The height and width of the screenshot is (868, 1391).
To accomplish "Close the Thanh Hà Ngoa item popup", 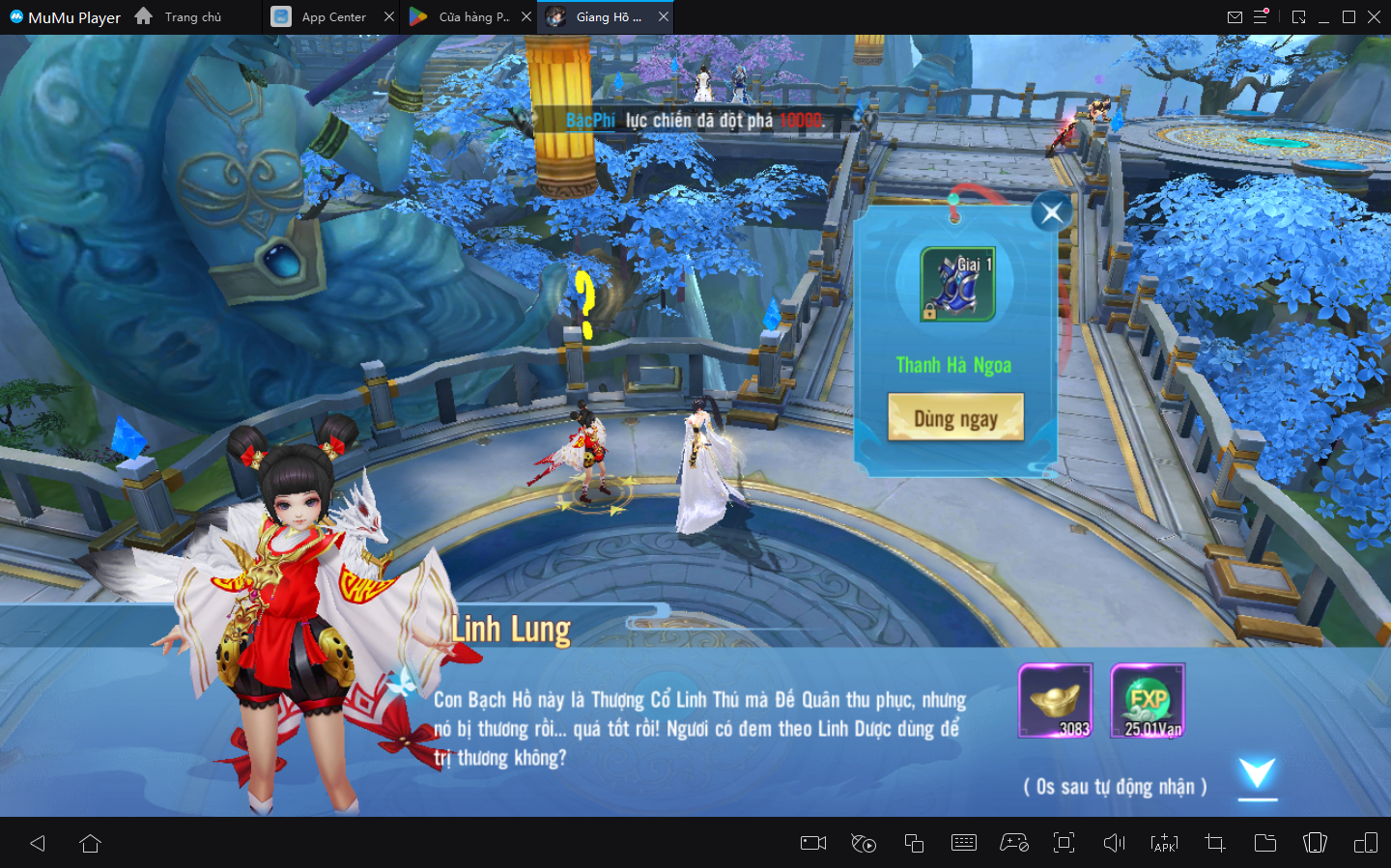I will (1052, 212).
